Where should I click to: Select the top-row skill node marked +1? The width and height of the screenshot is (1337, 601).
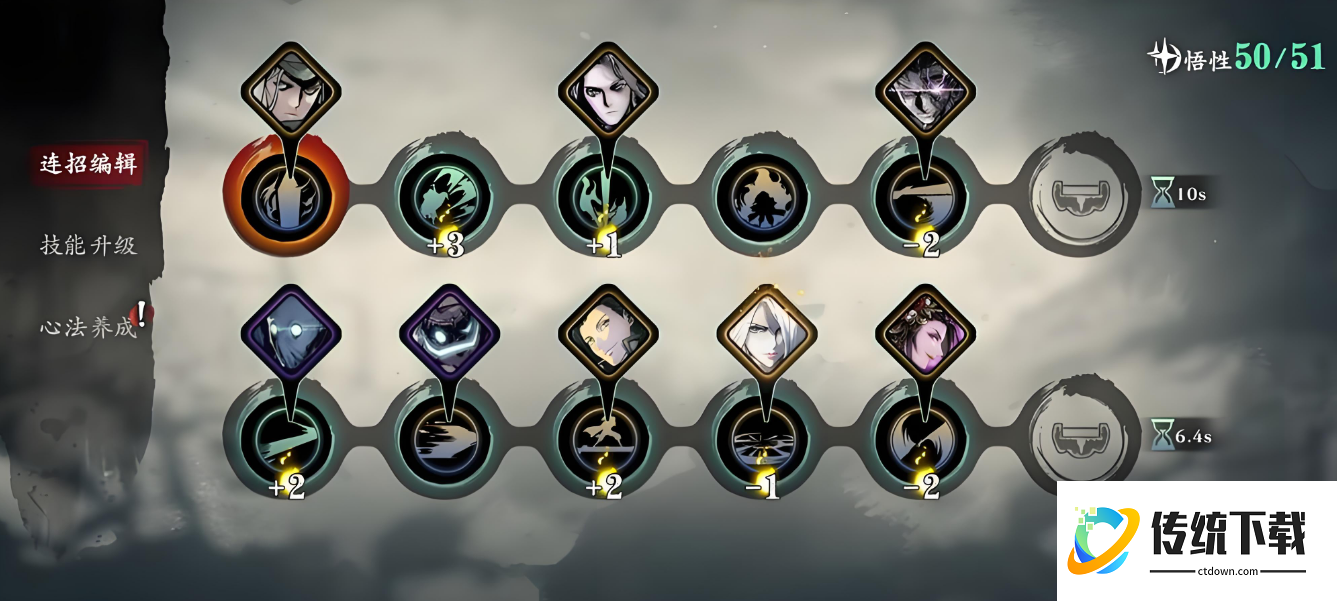click(x=605, y=195)
